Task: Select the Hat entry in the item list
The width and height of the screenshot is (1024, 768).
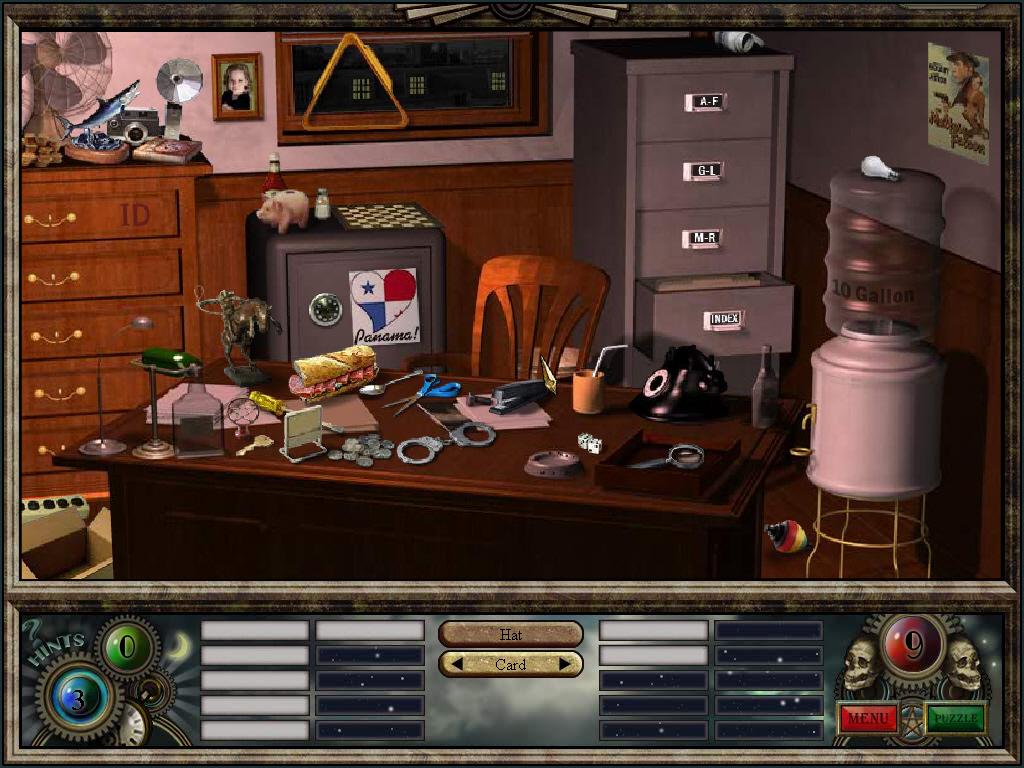Action: (510, 634)
